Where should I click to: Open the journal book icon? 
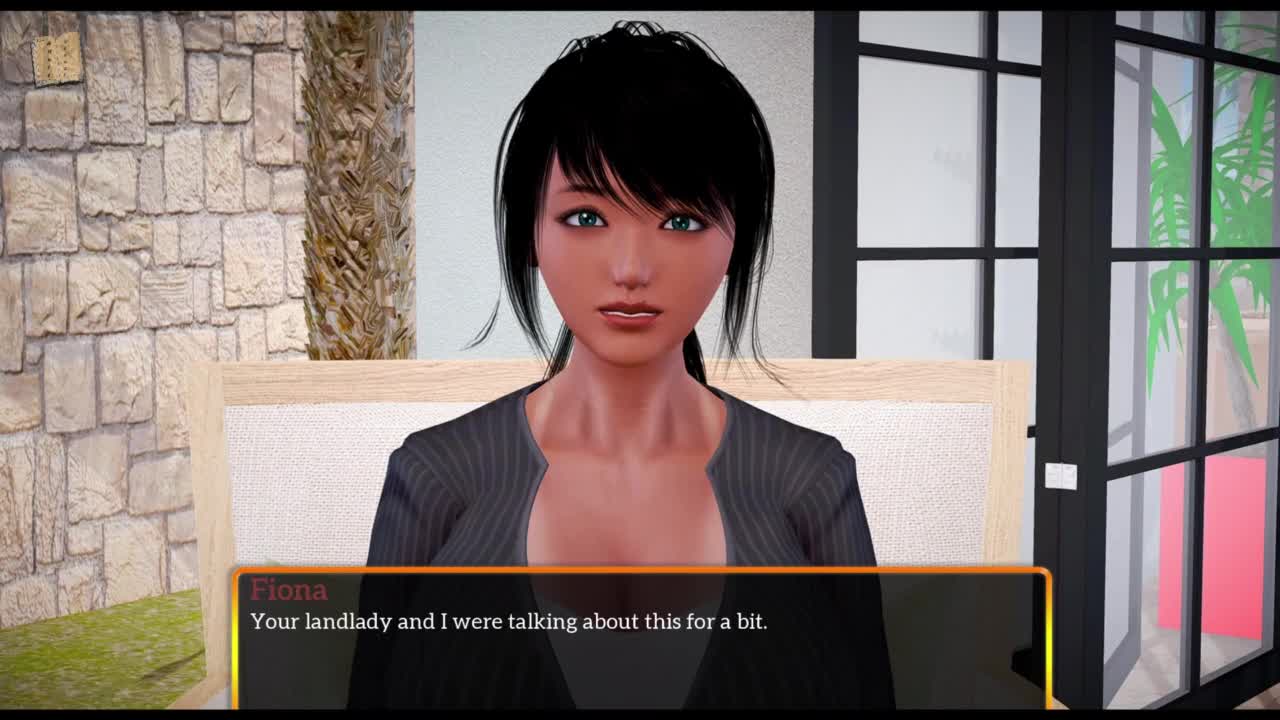(x=56, y=58)
